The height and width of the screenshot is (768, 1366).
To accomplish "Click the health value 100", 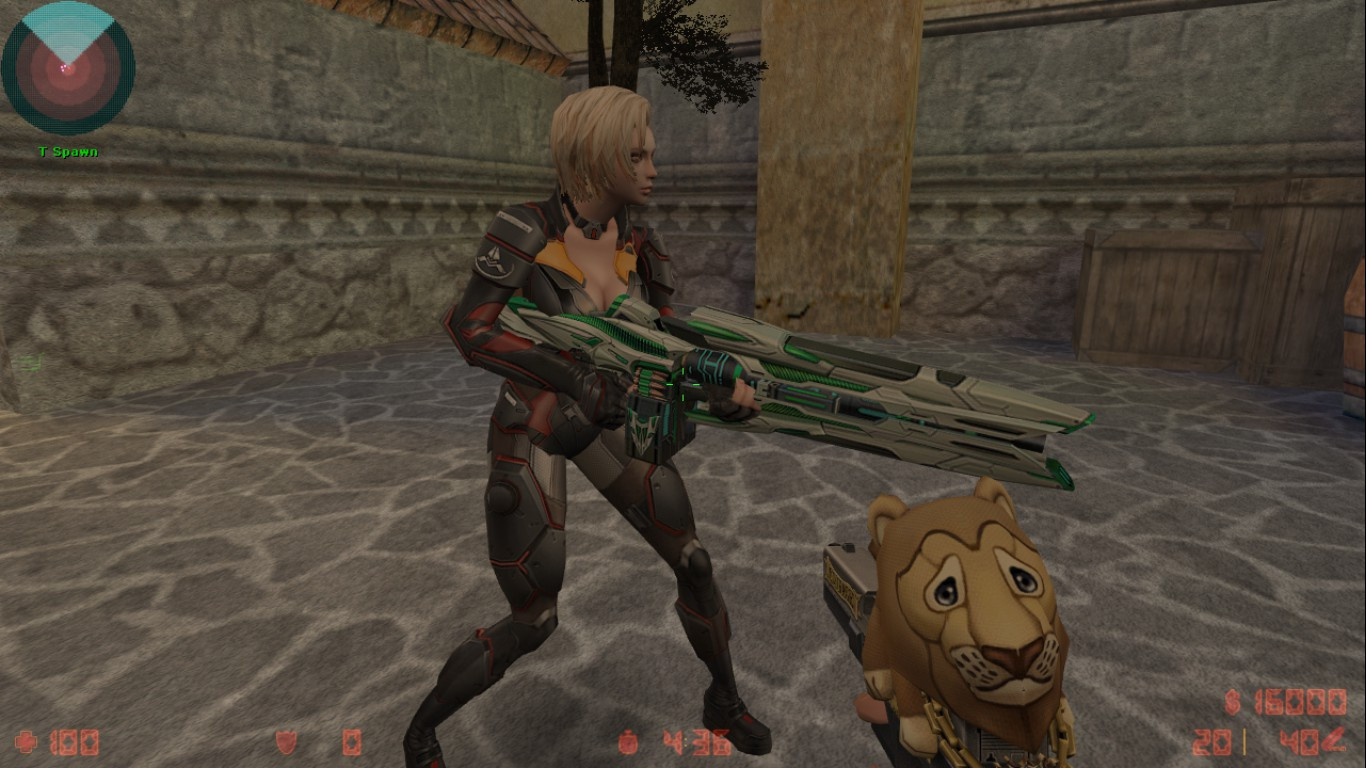I will 75,742.
